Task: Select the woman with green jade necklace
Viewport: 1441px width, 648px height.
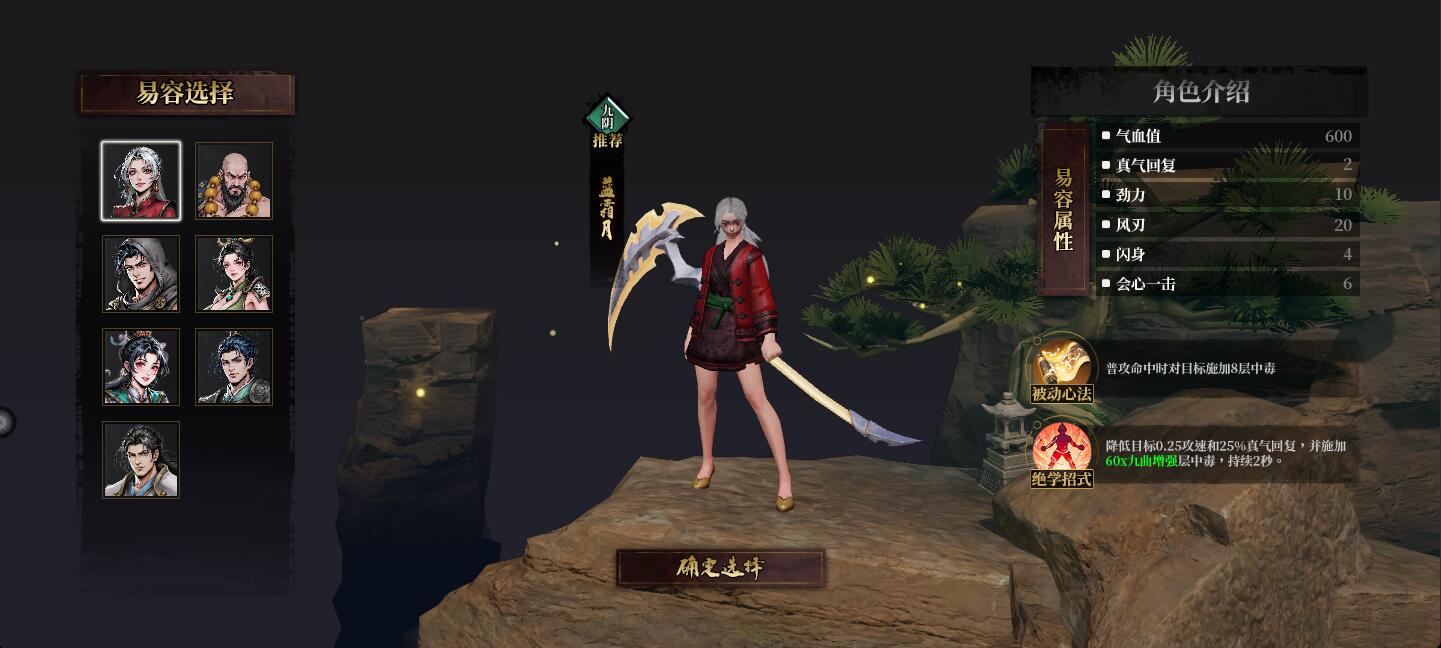Action: click(234, 274)
